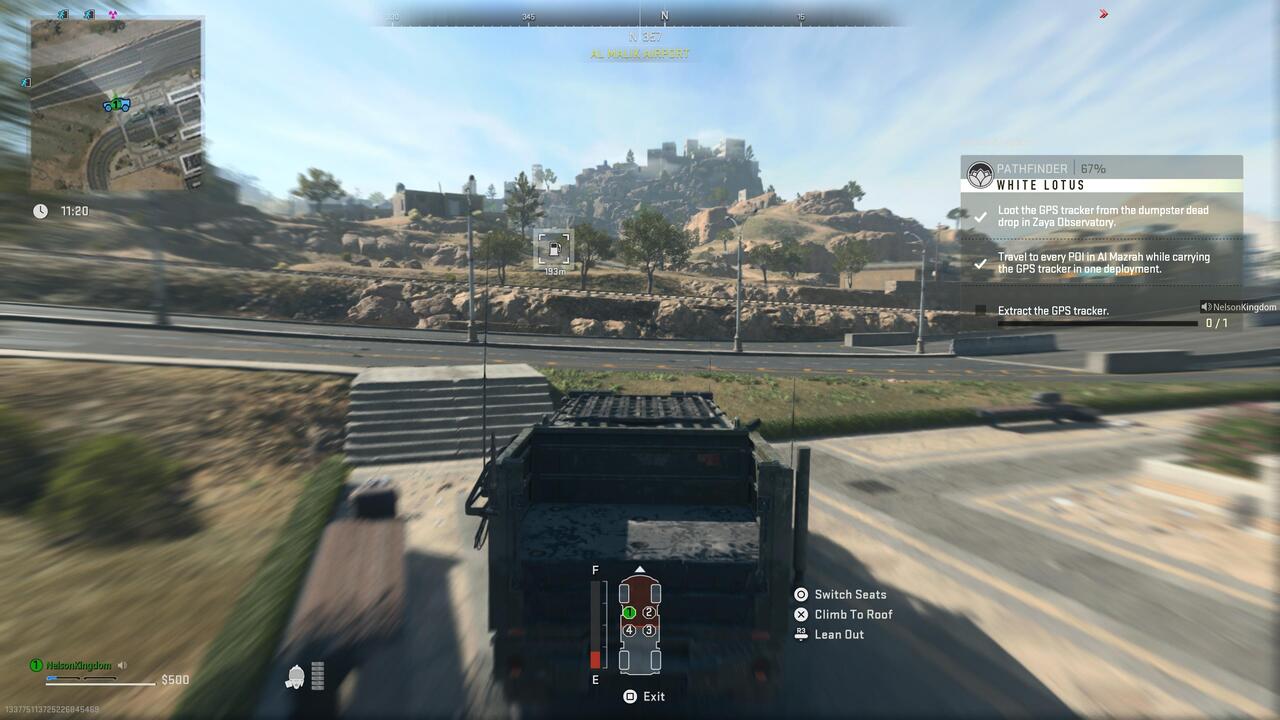Click the GPS tracker extraction 0/1 progress bar
This screenshot has height=720, width=1280.
coord(1100,325)
